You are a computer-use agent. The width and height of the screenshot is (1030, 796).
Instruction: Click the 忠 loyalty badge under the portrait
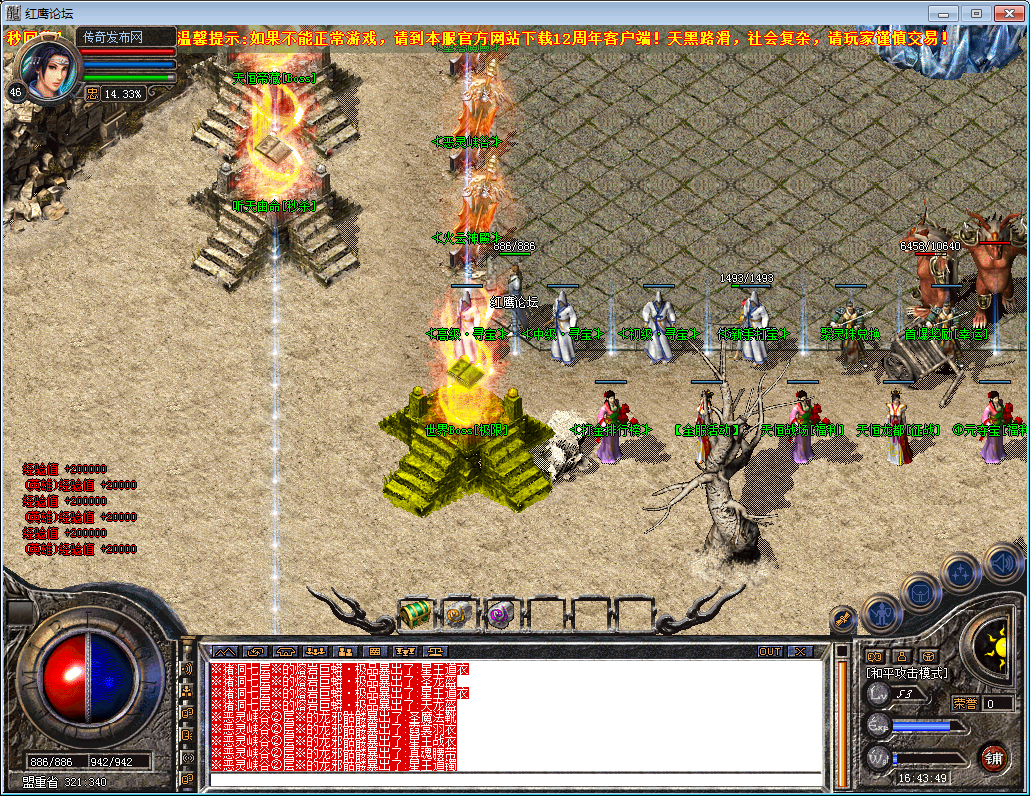92,93
